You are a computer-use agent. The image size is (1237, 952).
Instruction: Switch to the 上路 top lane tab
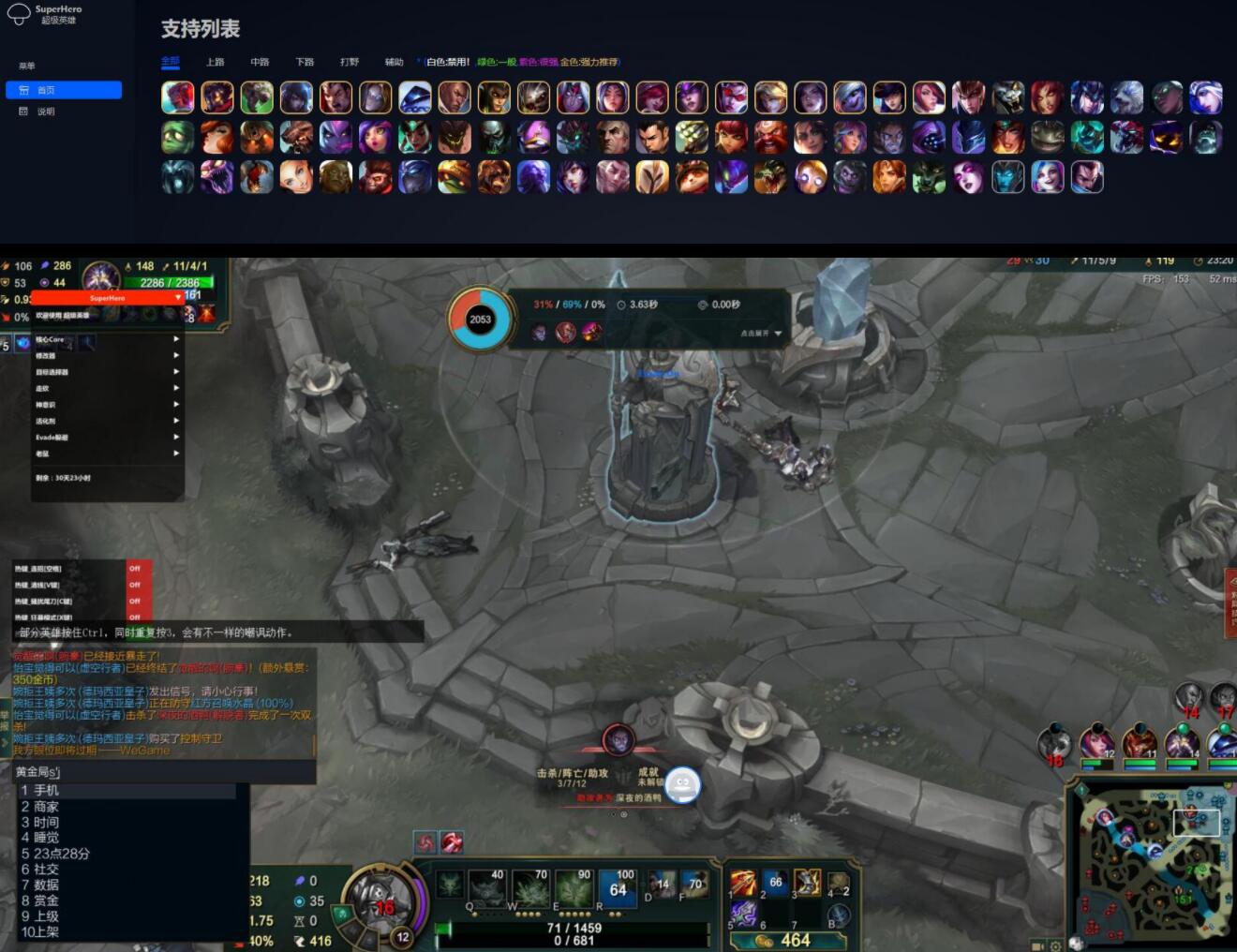216,63
